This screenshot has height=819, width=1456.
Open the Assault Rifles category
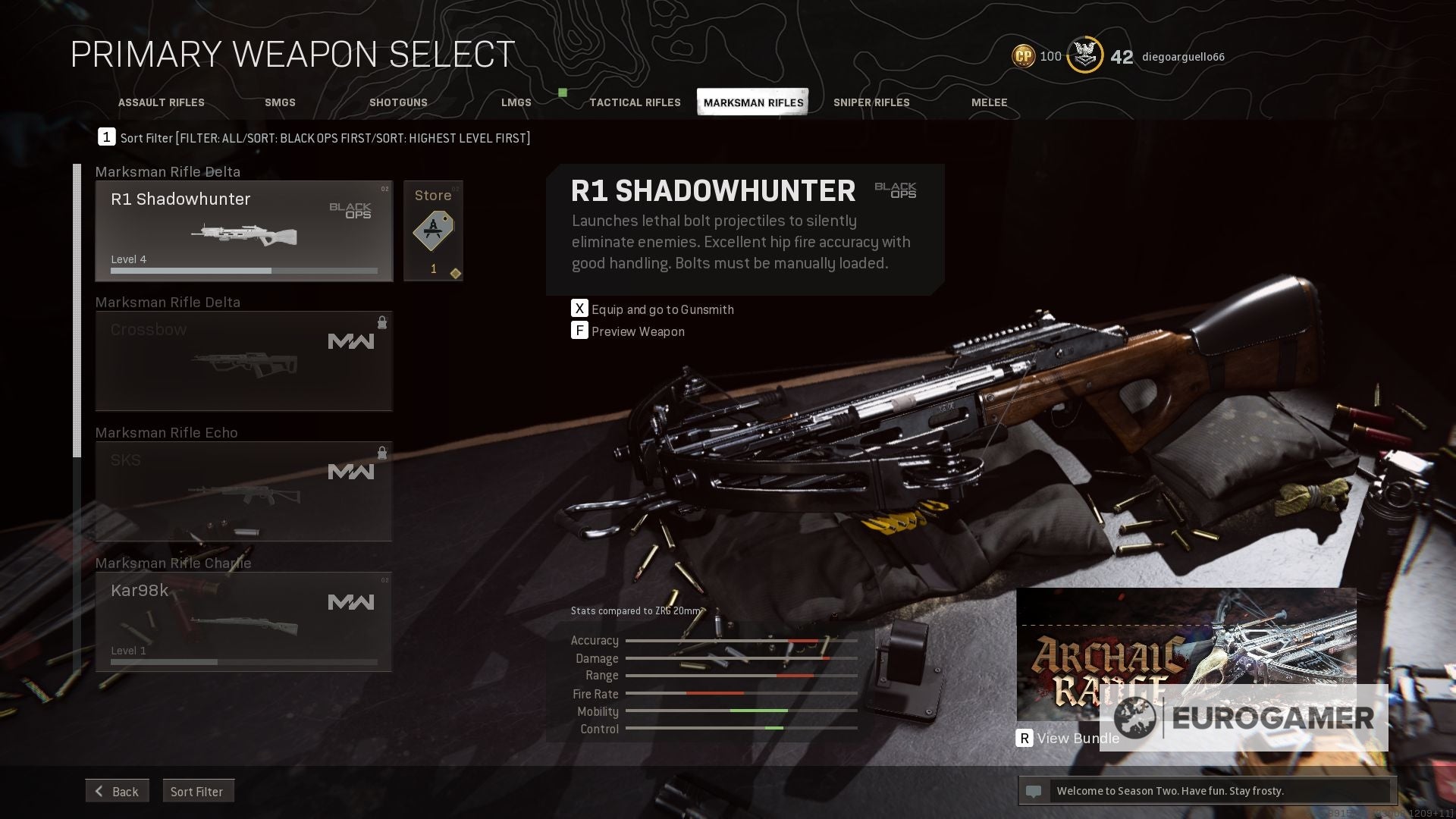(x=161, y=102)
